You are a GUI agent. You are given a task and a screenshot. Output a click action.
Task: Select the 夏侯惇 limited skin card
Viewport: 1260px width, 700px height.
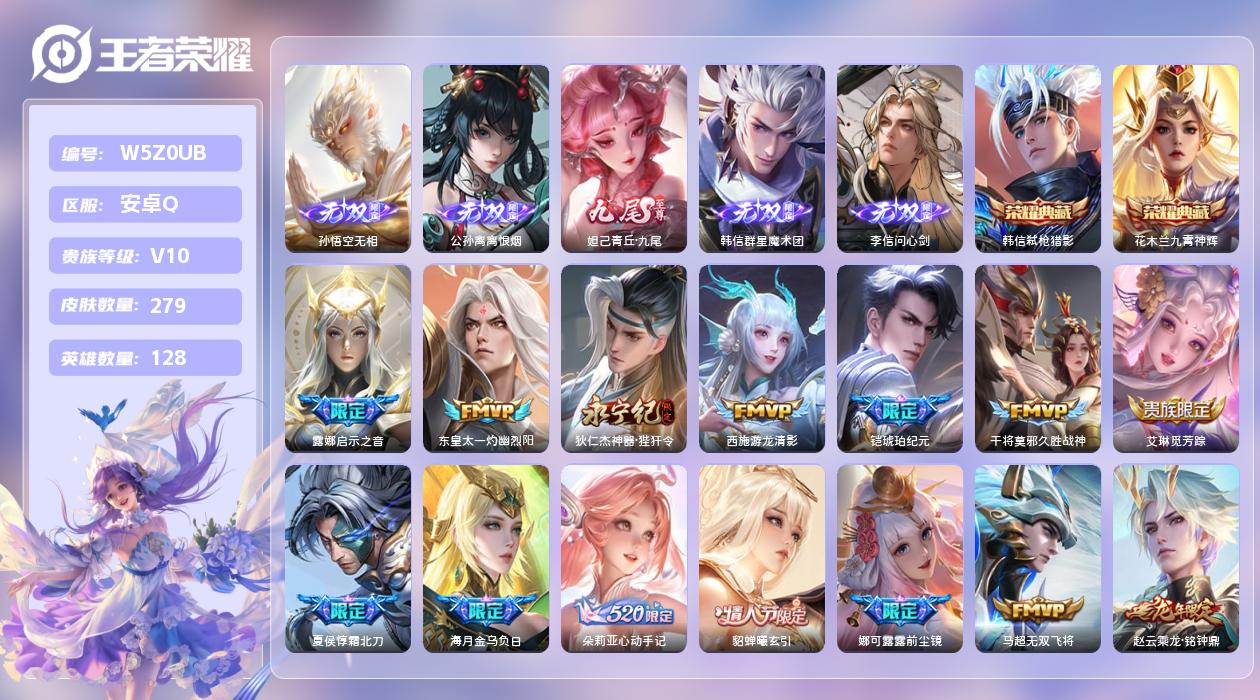pos(348,558)
